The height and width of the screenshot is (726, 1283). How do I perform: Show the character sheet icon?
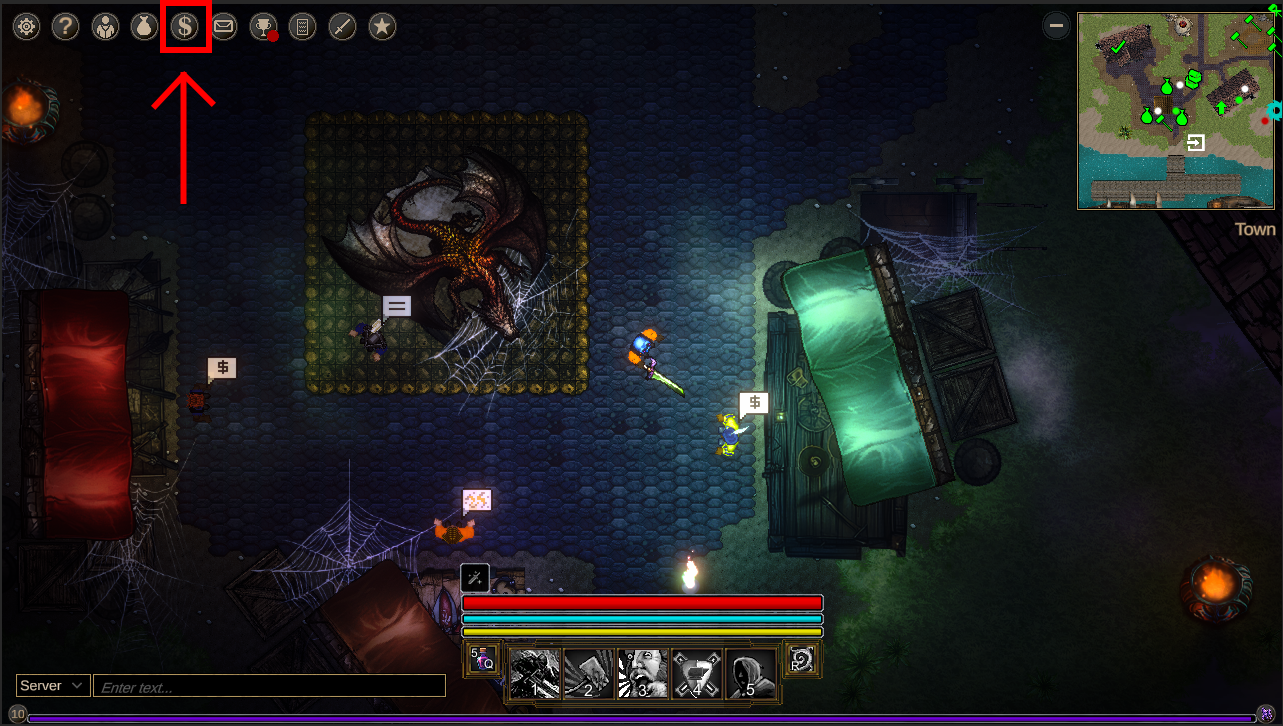point(105,27)
